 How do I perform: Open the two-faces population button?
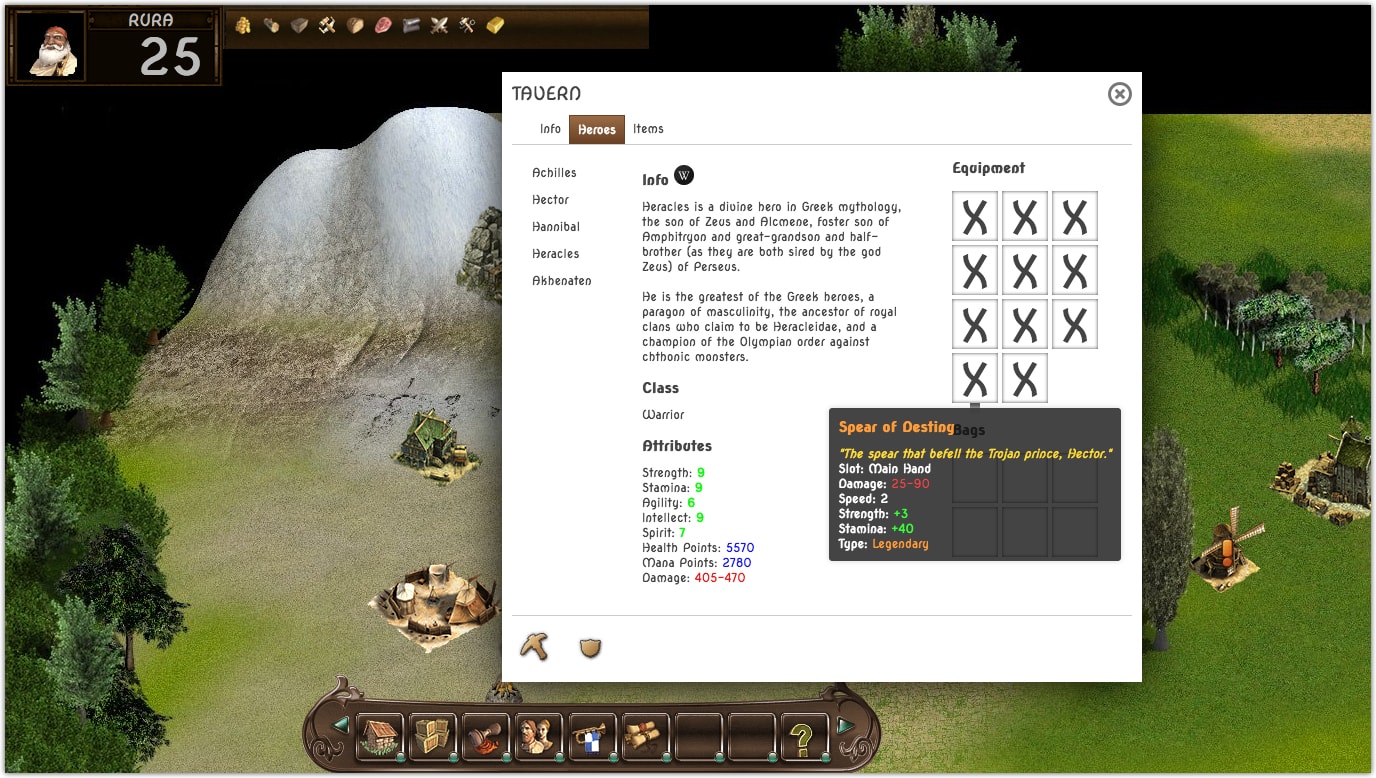pyautogui.click(x=539, y=737)
